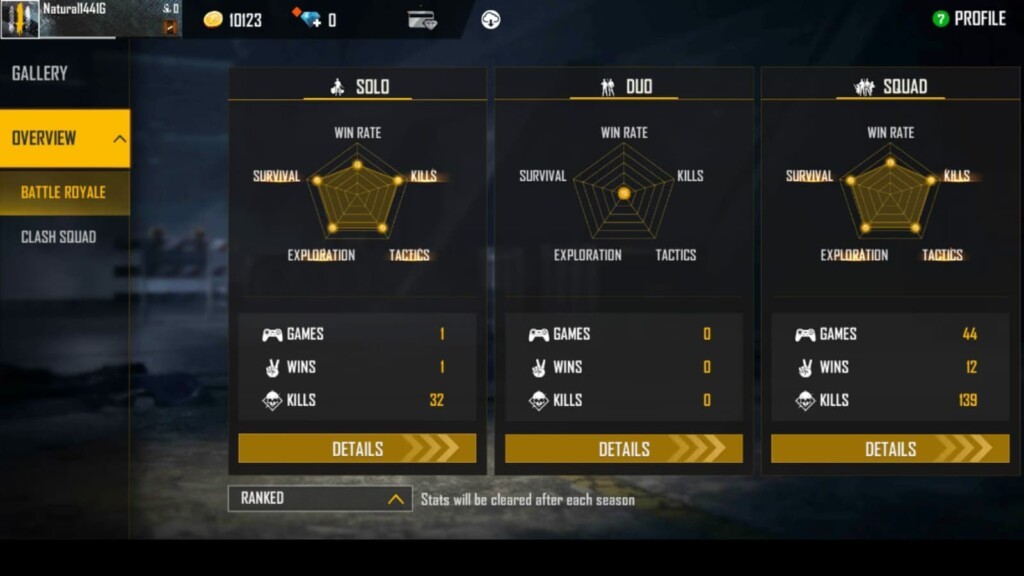This screenshot has height=576, width=1024.
Task: Select the Squad panel header
Action: point(890,87)
